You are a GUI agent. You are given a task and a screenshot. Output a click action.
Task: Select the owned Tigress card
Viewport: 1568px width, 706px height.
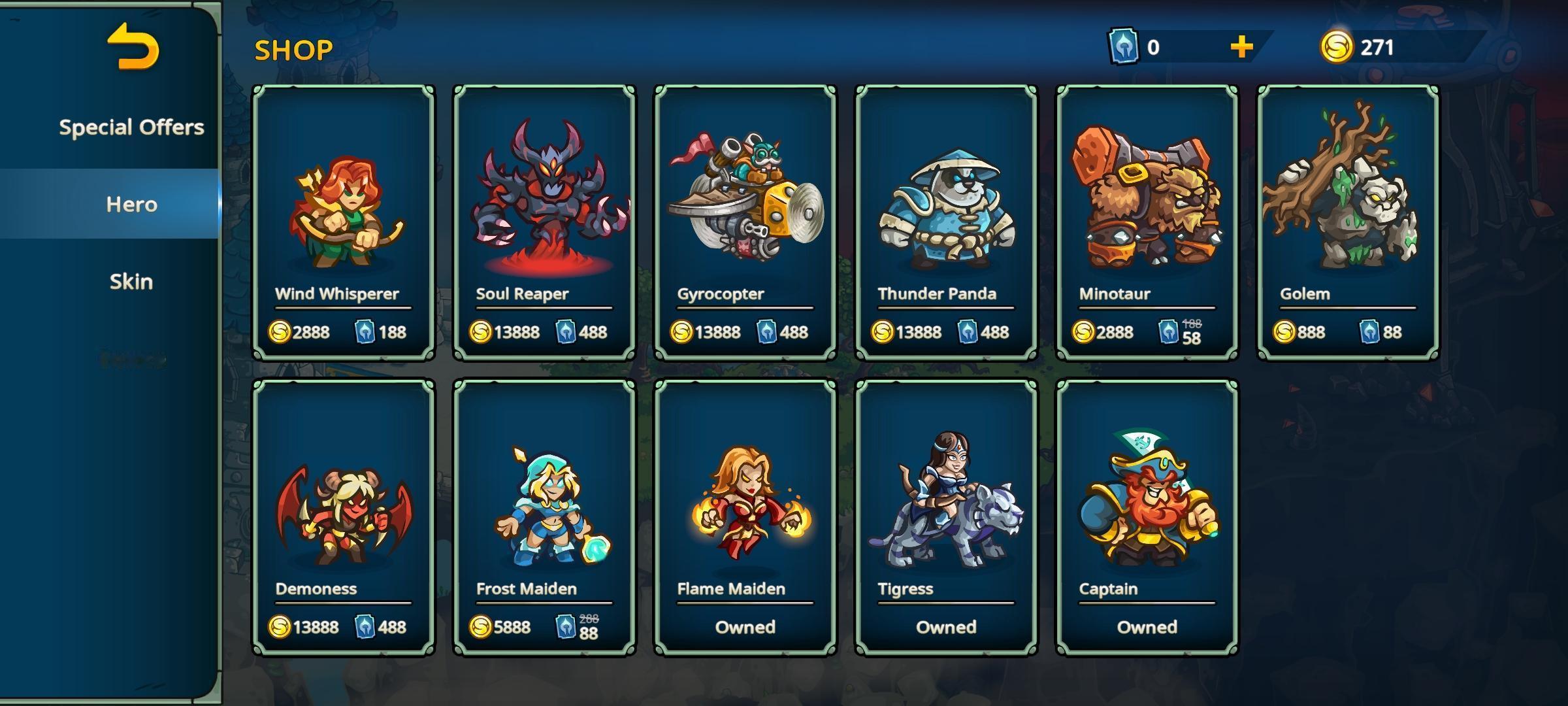point(946,517)
